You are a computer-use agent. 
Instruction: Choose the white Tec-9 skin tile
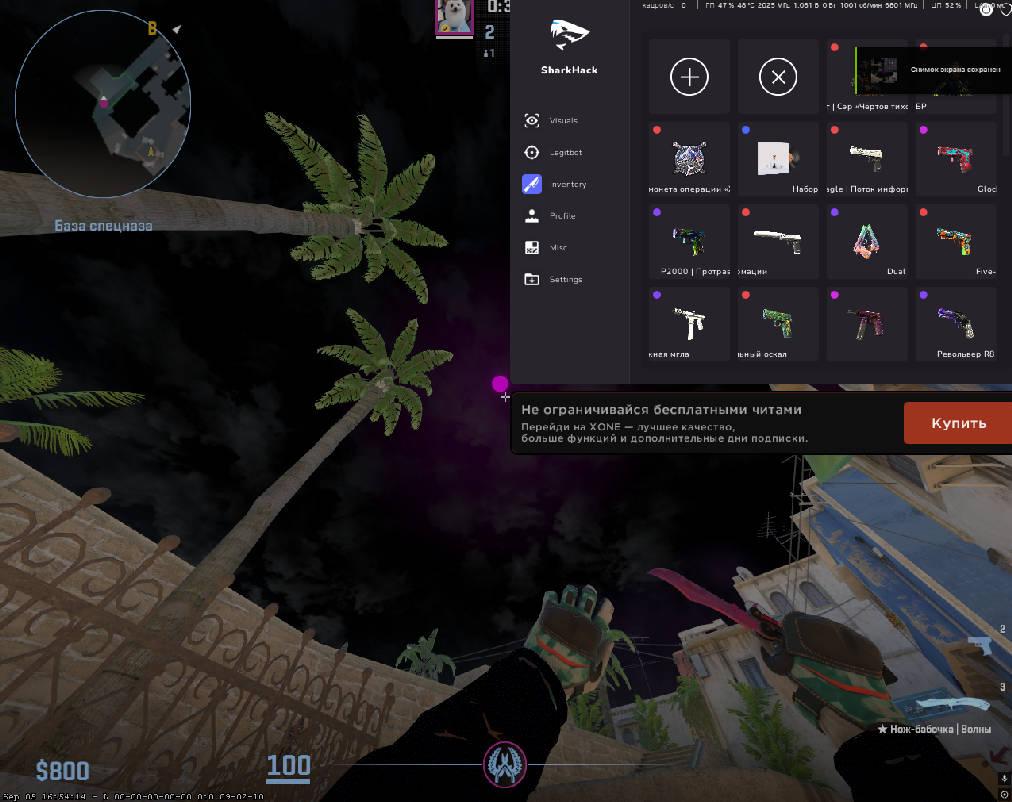[x=689, y=324]
